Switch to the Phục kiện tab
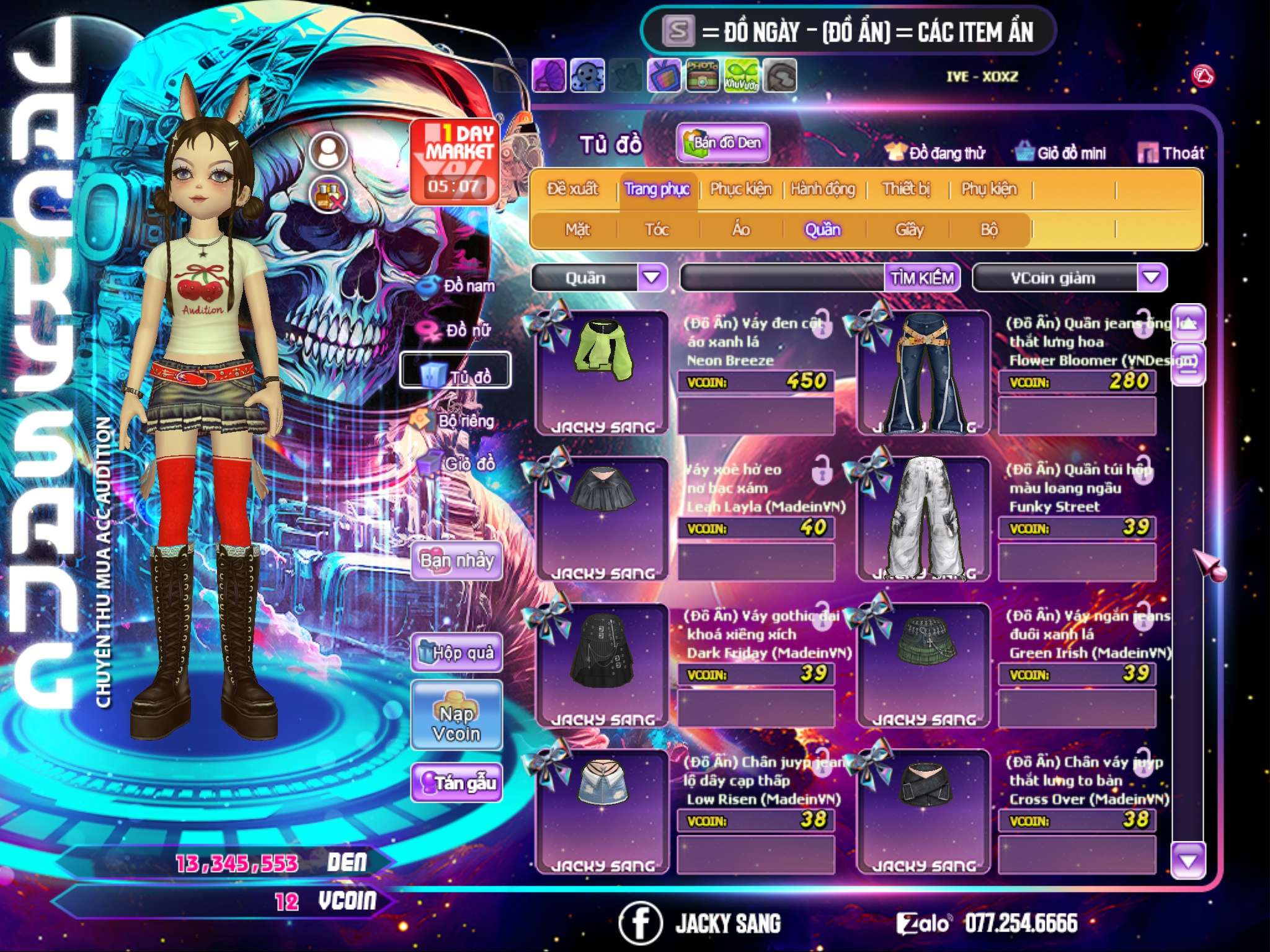The image size is (1270, 952). pyautogui.click(x=740, y=189)
